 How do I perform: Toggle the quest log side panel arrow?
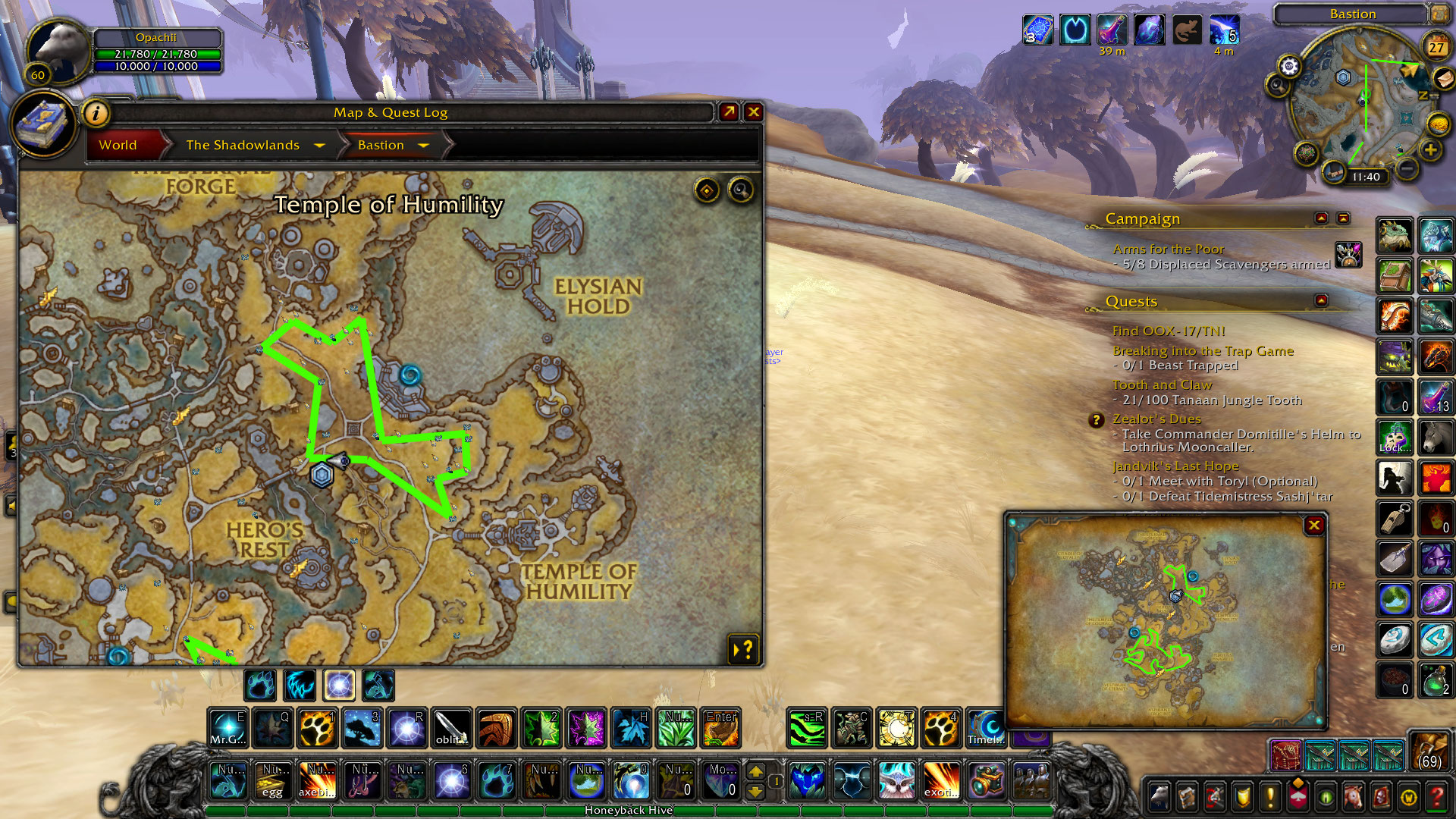743,648
